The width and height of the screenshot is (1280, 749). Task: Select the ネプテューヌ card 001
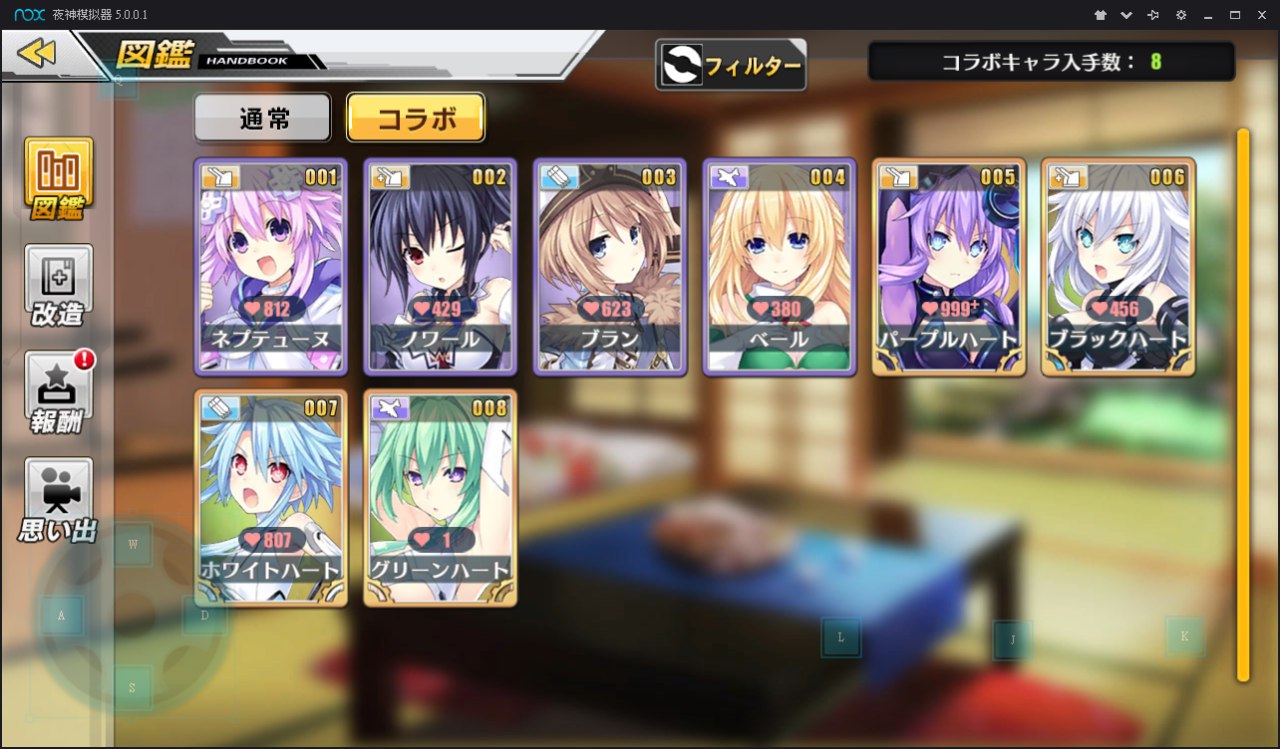tap(270, 266)
